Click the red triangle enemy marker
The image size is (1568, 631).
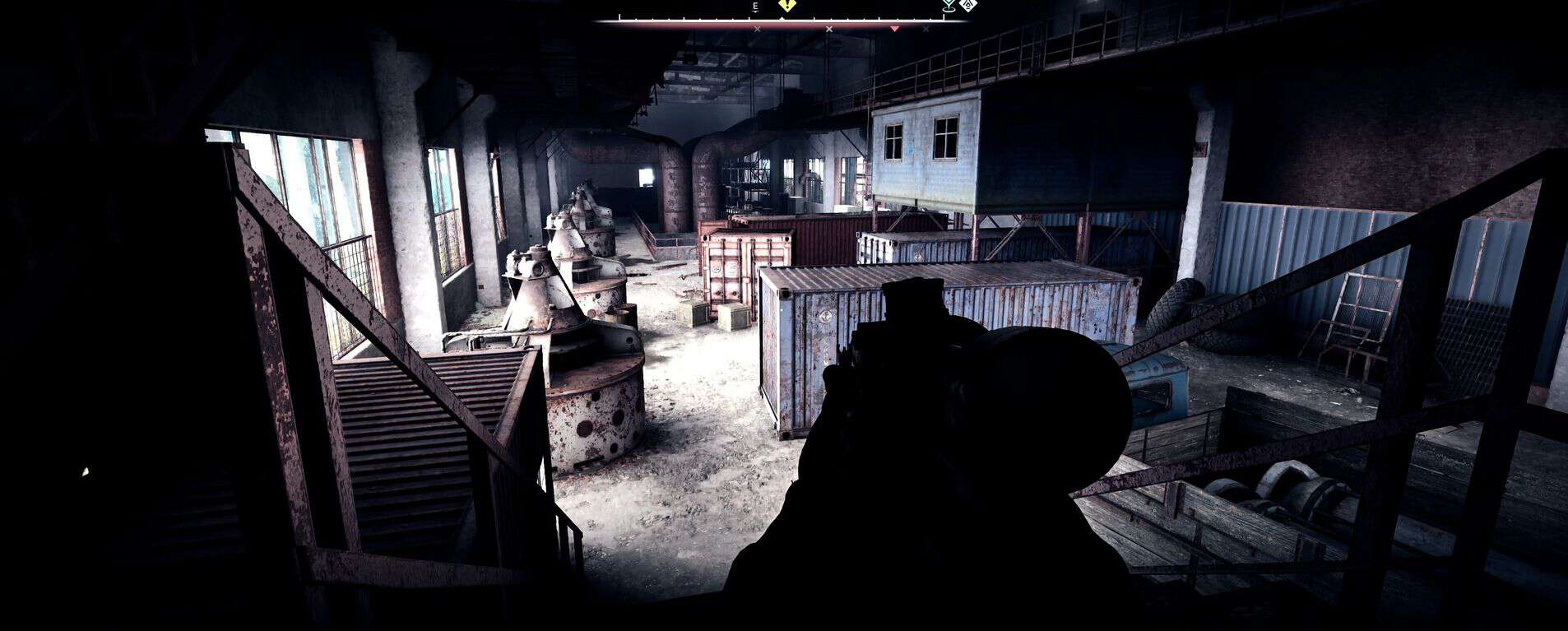click(x=895, y=29)
